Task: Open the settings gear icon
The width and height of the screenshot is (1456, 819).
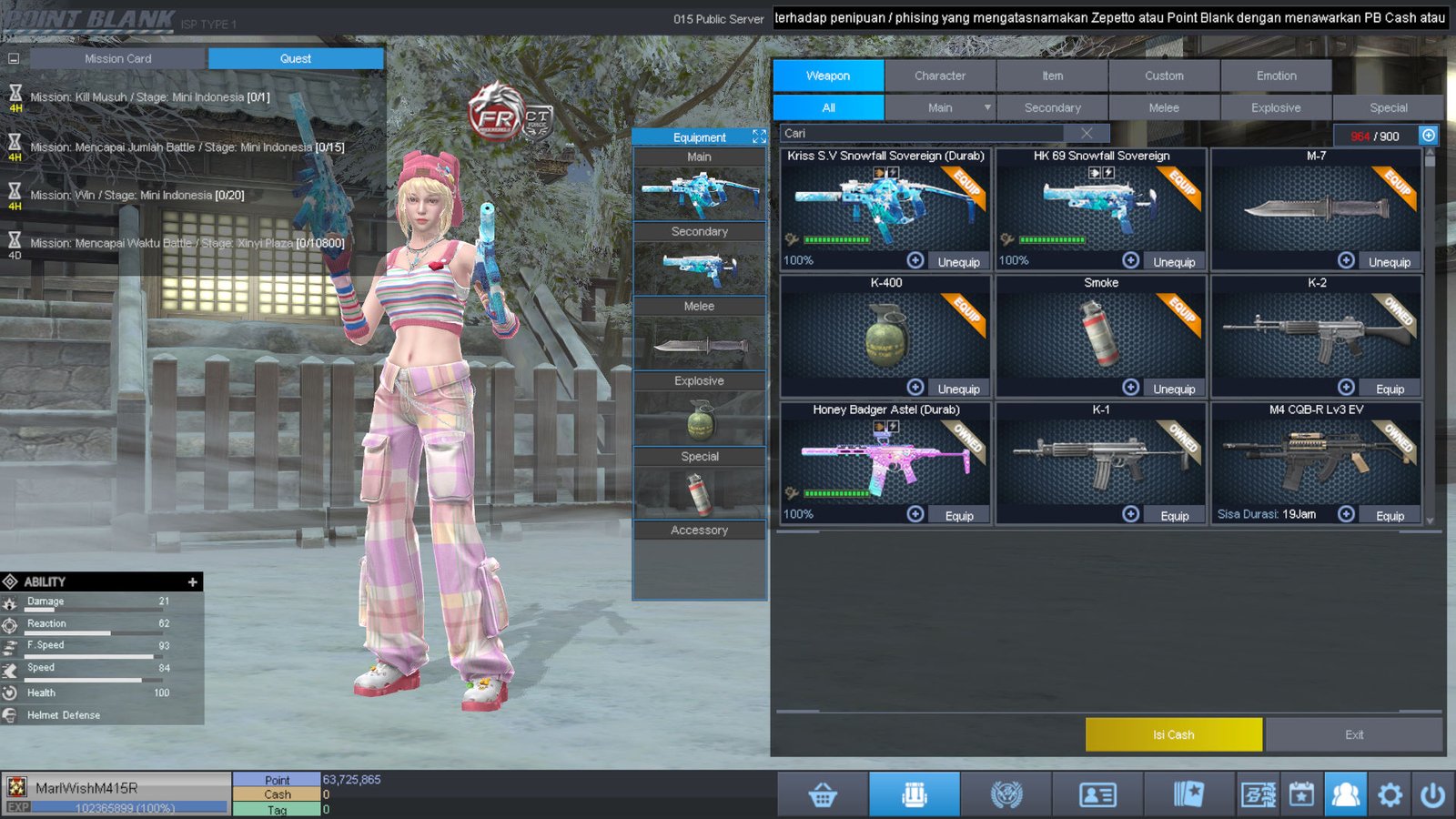Action: tap(1390, 795)
